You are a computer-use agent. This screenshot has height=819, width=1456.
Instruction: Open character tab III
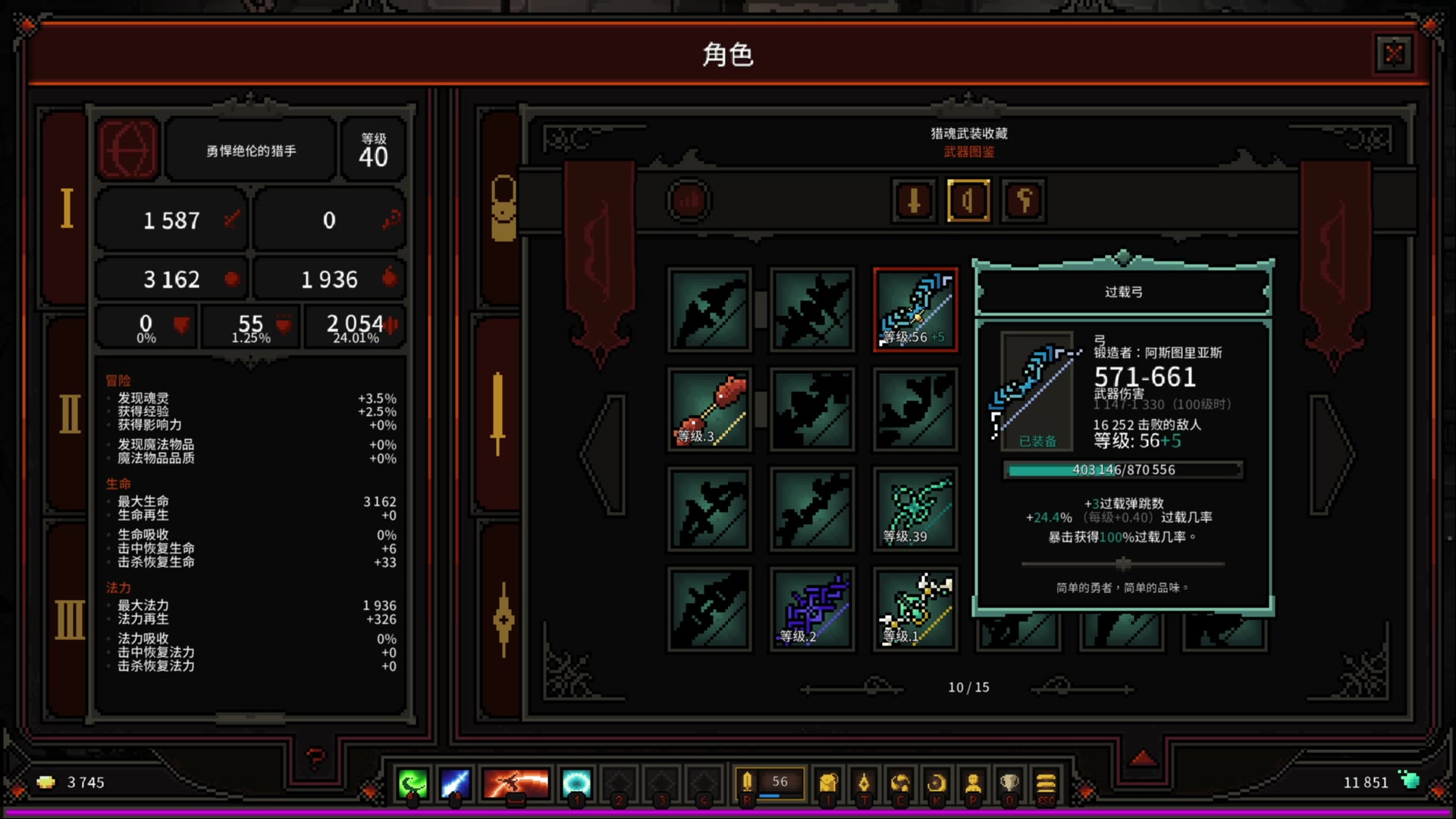[69, 620]
